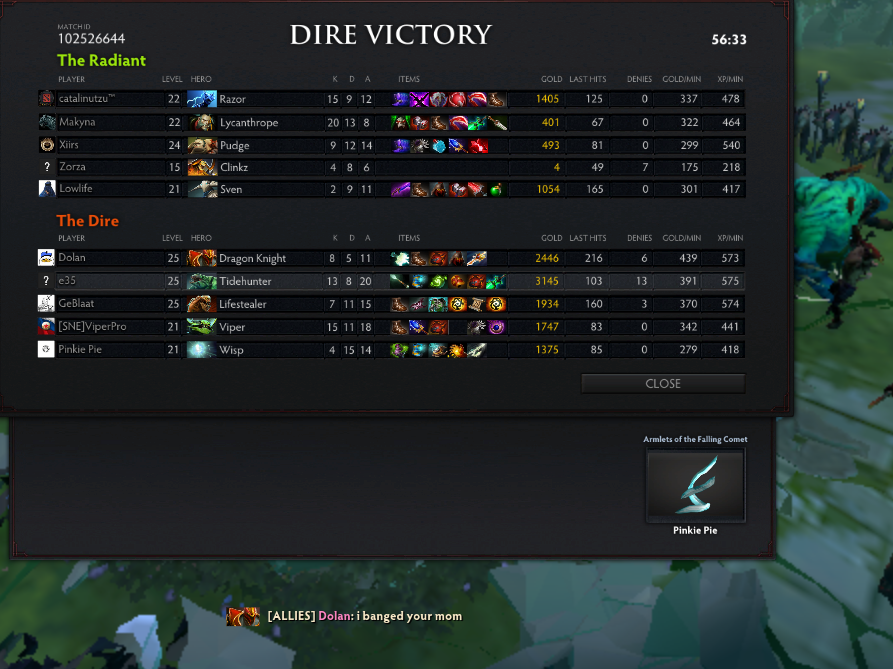Screen dimensions: 893x669
Task: Select [SNE]ViperPro's player avatar
Action: (46, 327)
